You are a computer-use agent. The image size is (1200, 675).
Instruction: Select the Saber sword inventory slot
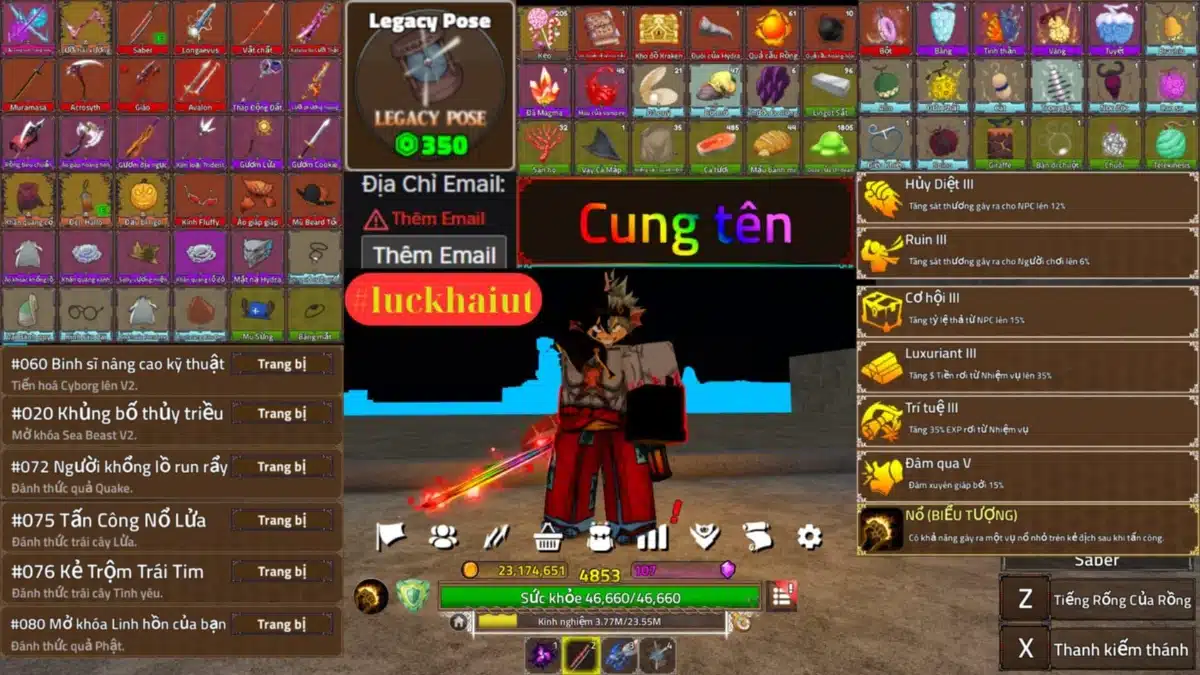pyautogui.click(x=142, y=28)
